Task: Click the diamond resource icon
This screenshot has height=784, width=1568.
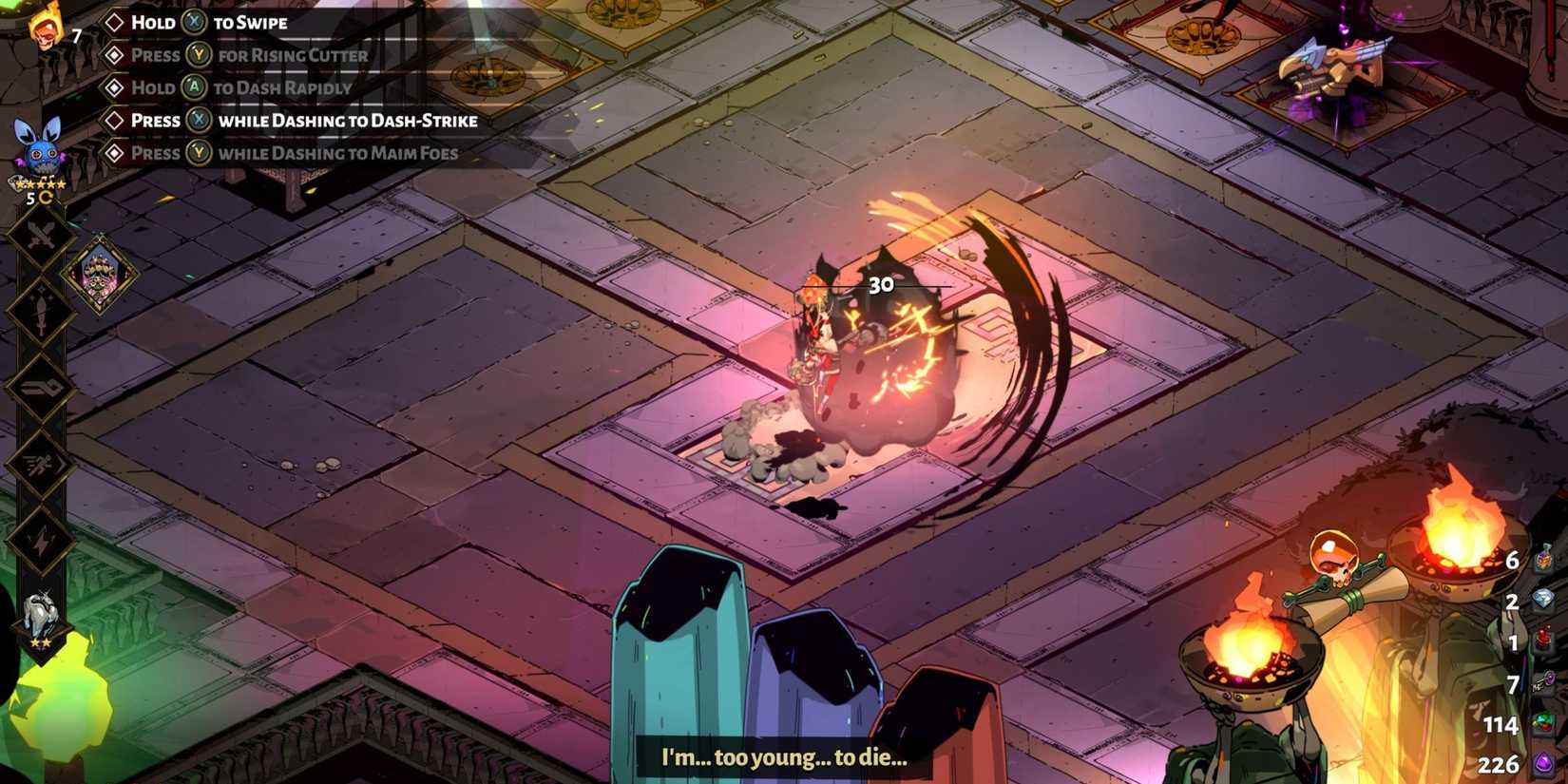Action: click(1544, 600)
